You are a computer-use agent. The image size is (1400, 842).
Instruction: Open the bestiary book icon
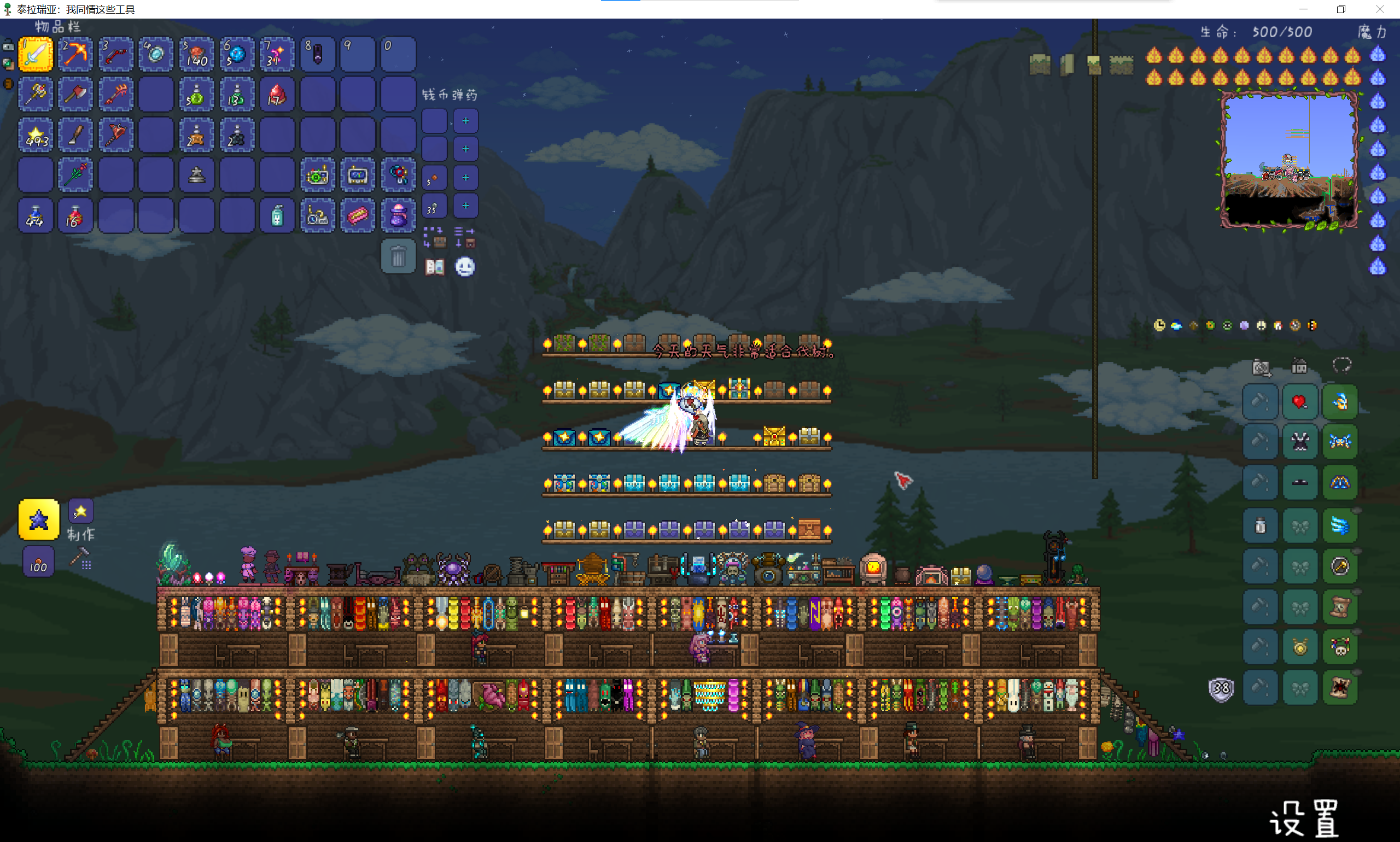435,267
